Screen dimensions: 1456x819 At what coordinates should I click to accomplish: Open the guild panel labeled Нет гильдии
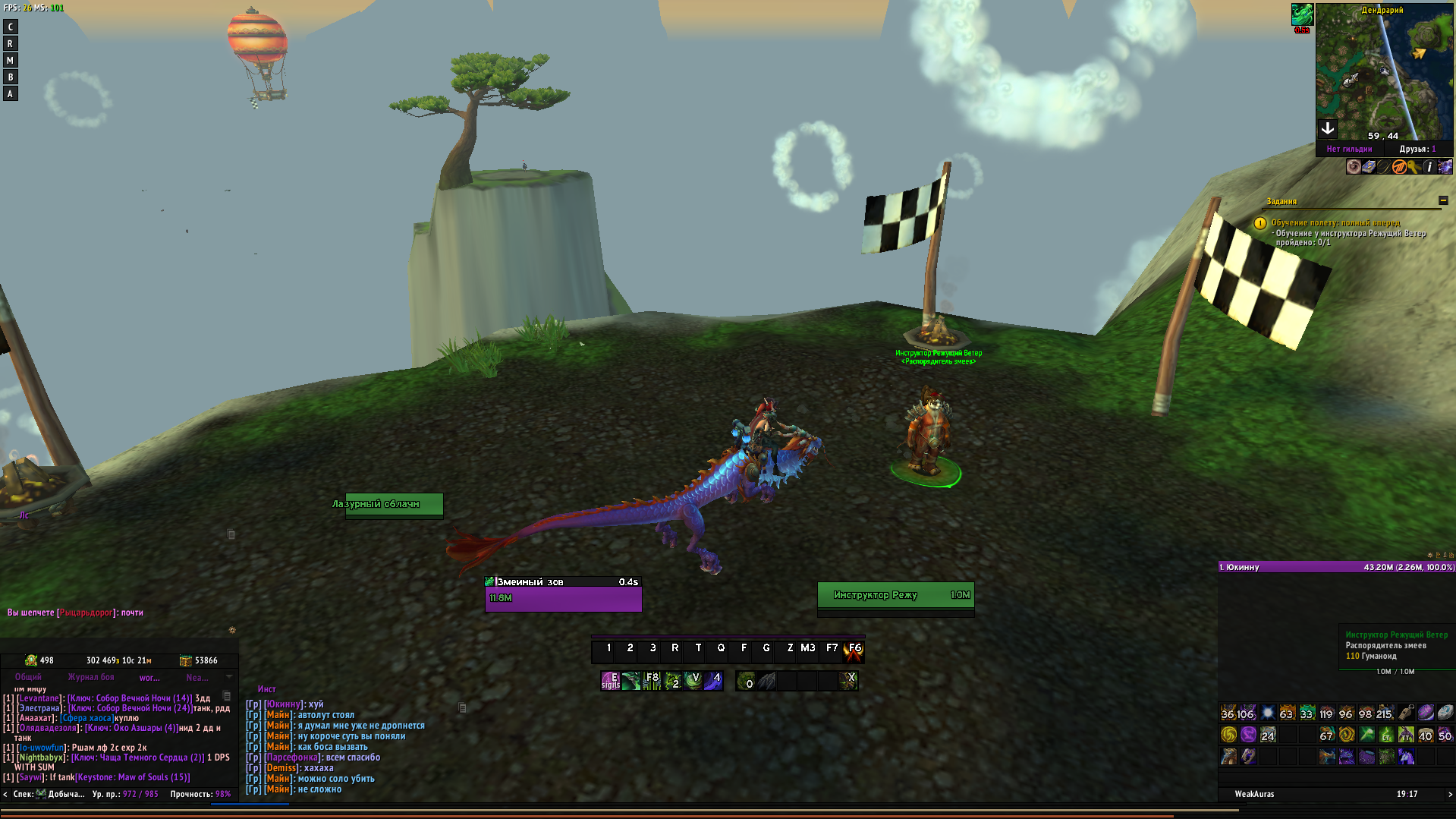1349,150
